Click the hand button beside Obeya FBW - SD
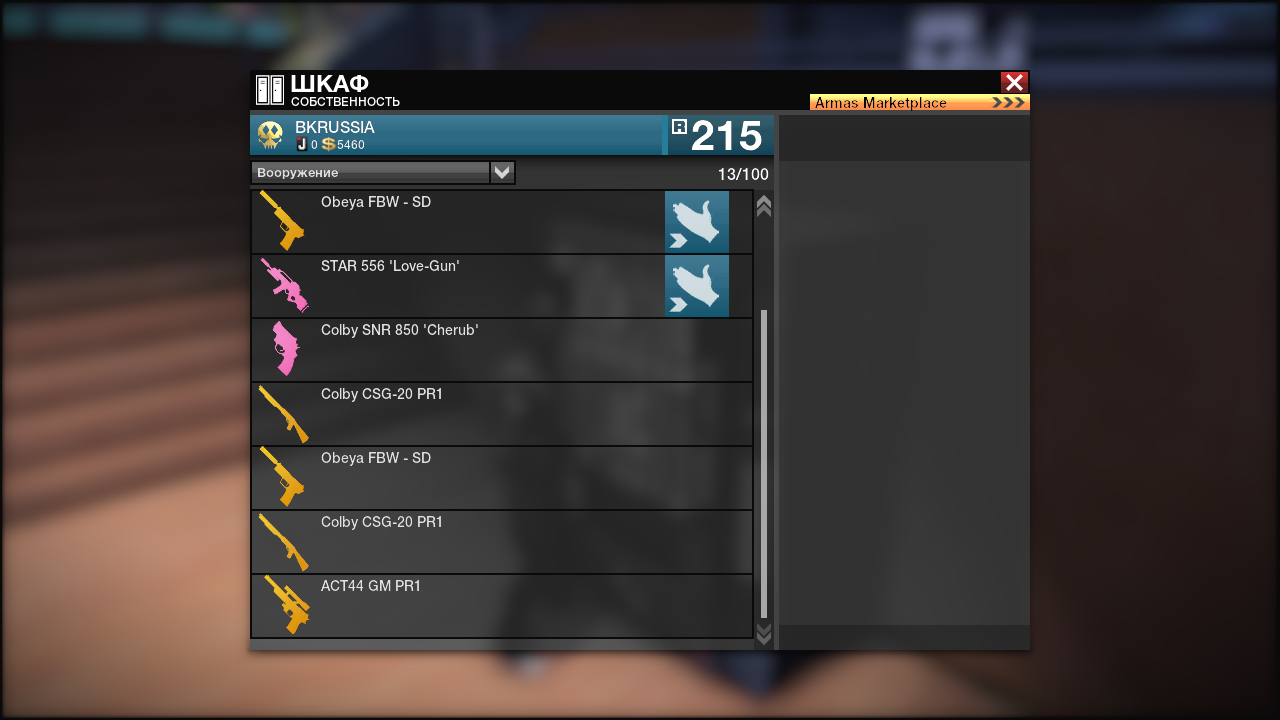1280x720 pixels. point(697,222)
